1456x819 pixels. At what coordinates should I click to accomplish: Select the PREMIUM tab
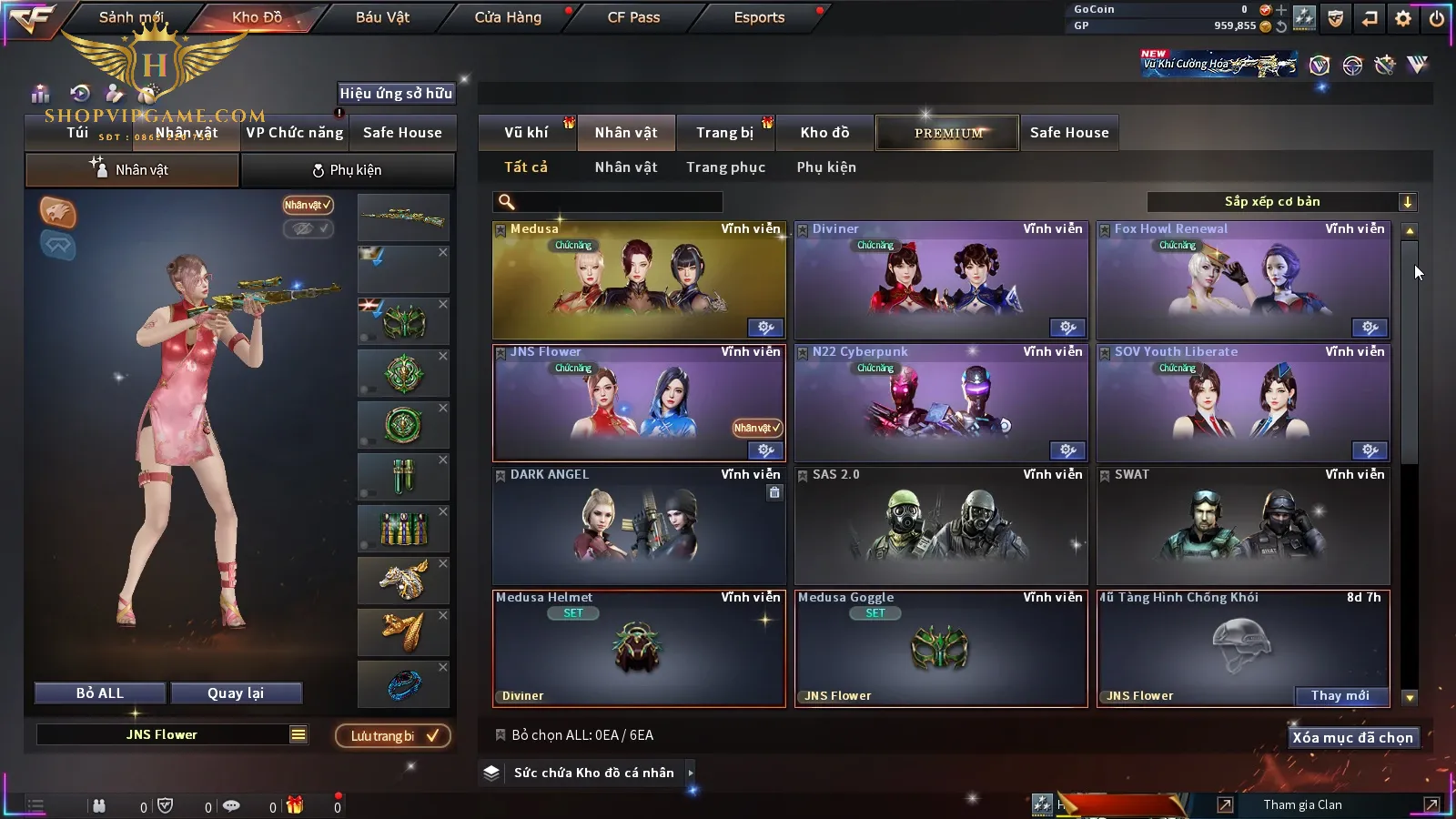(x=948, y=133)
